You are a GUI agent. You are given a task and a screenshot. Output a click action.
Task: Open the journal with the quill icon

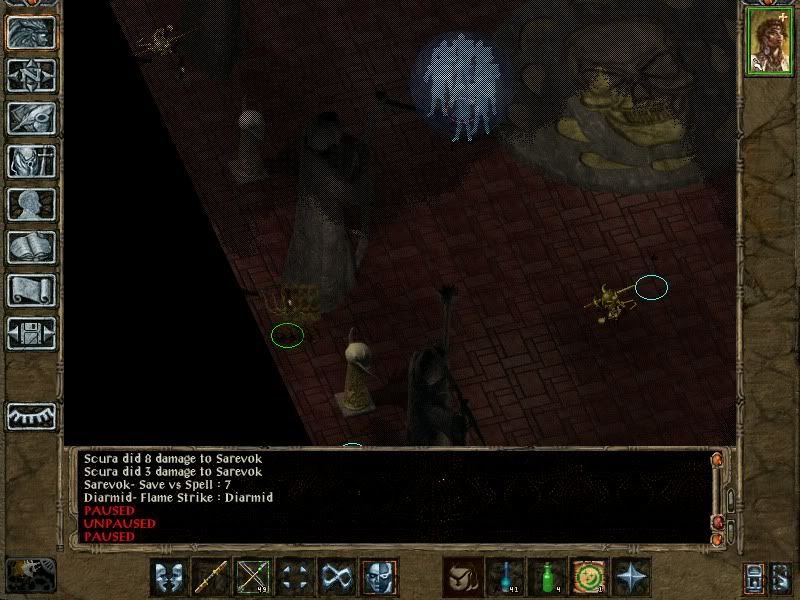30,117
